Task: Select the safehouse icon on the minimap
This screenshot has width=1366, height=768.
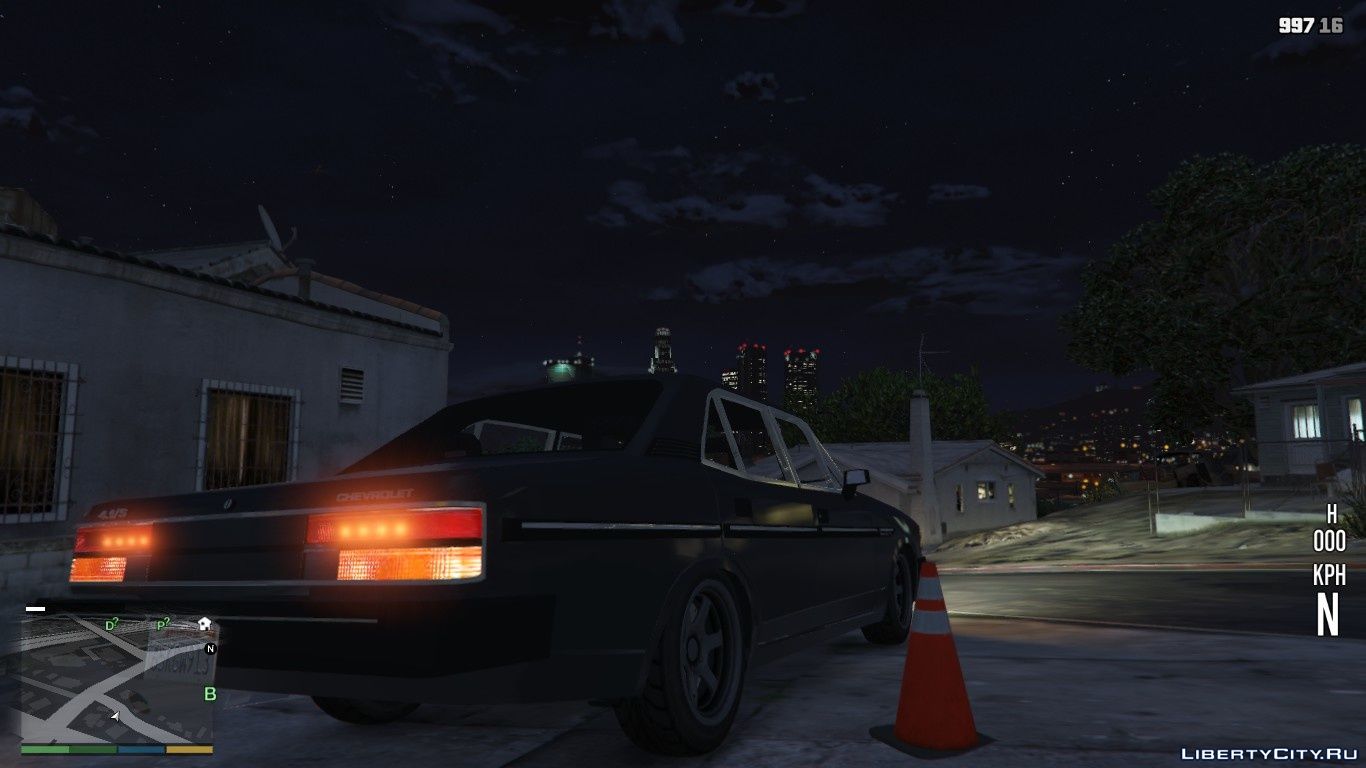Action: (204, 625)
